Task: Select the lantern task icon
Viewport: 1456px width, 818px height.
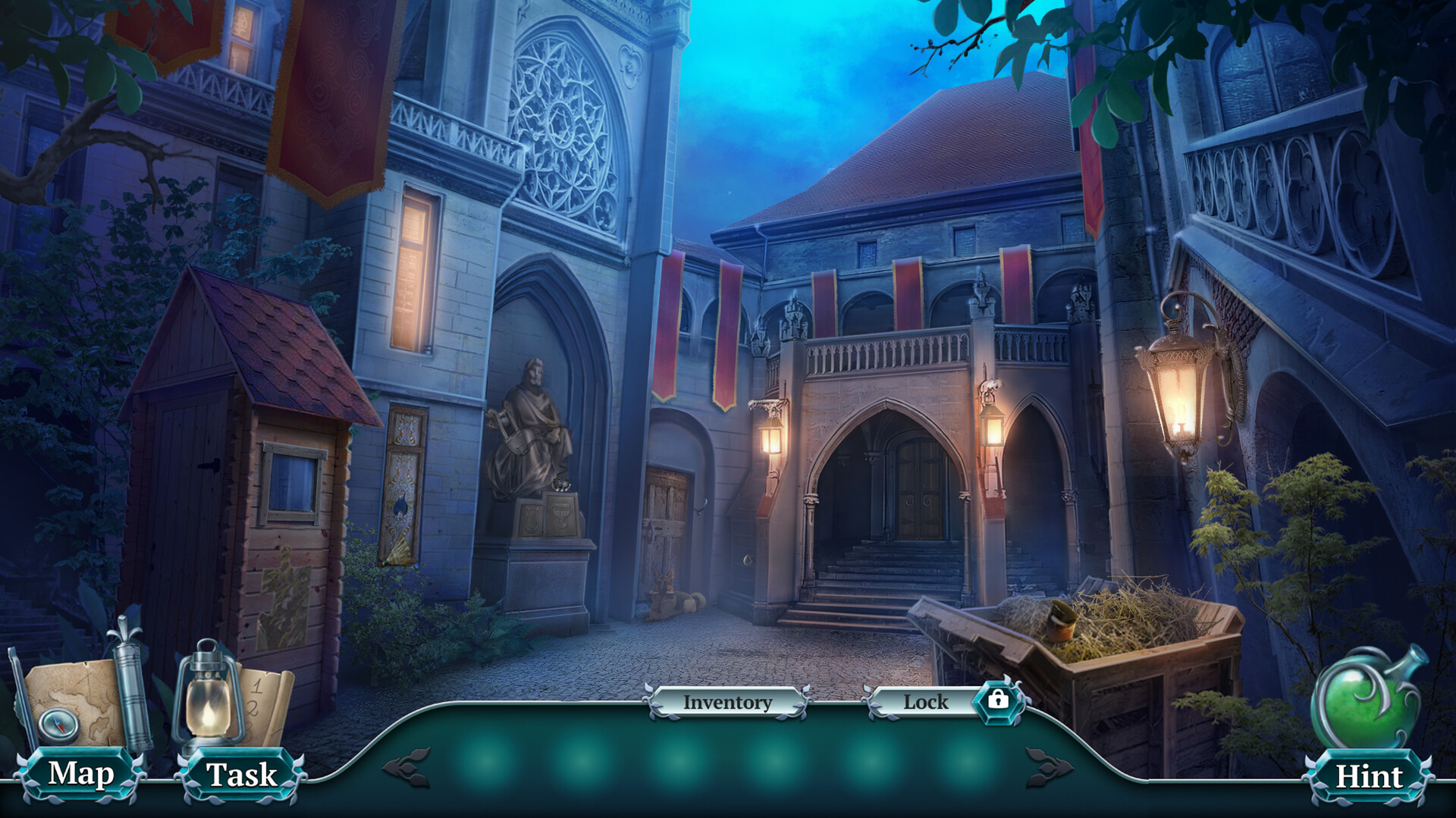Action: pos(206,694)
